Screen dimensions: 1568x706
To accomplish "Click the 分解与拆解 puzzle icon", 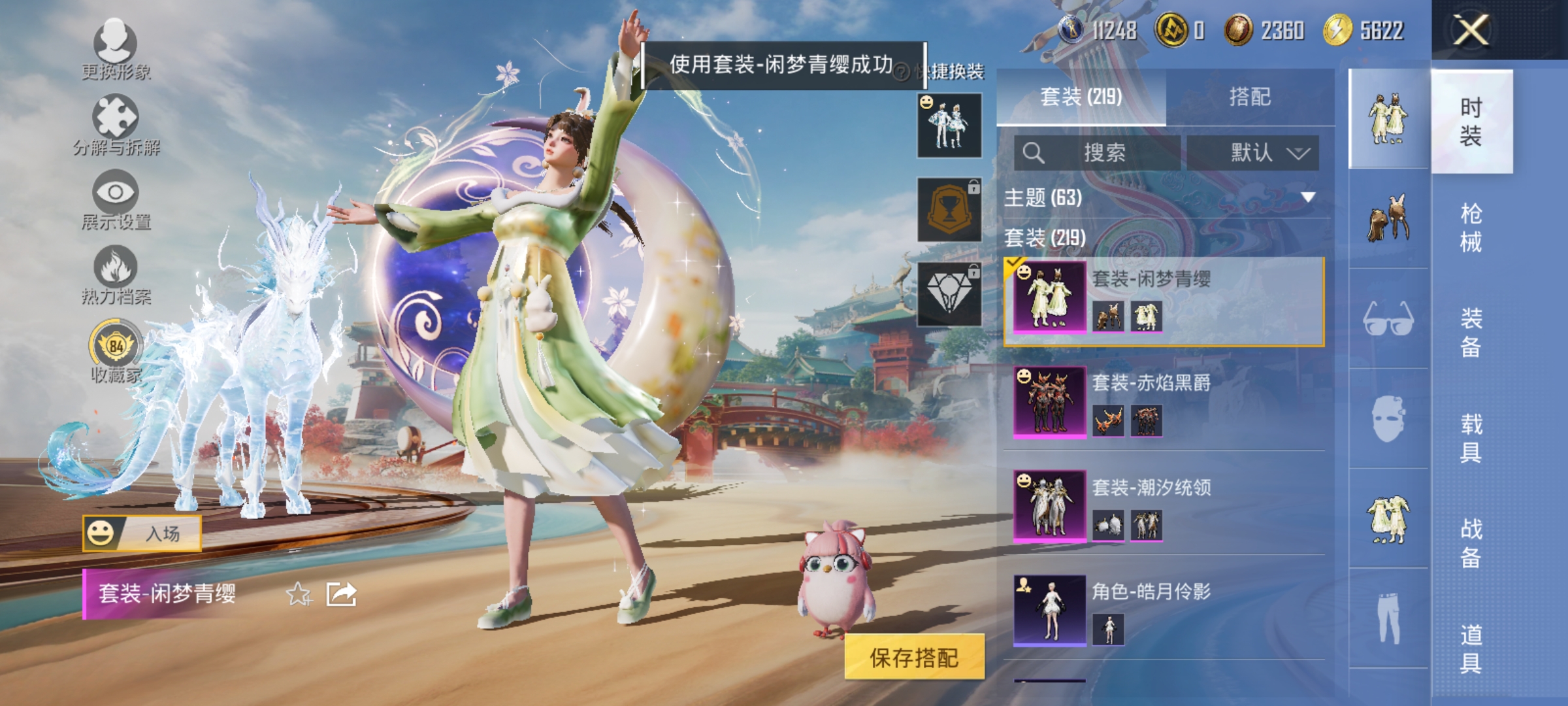I will click(x=116, y=116).
